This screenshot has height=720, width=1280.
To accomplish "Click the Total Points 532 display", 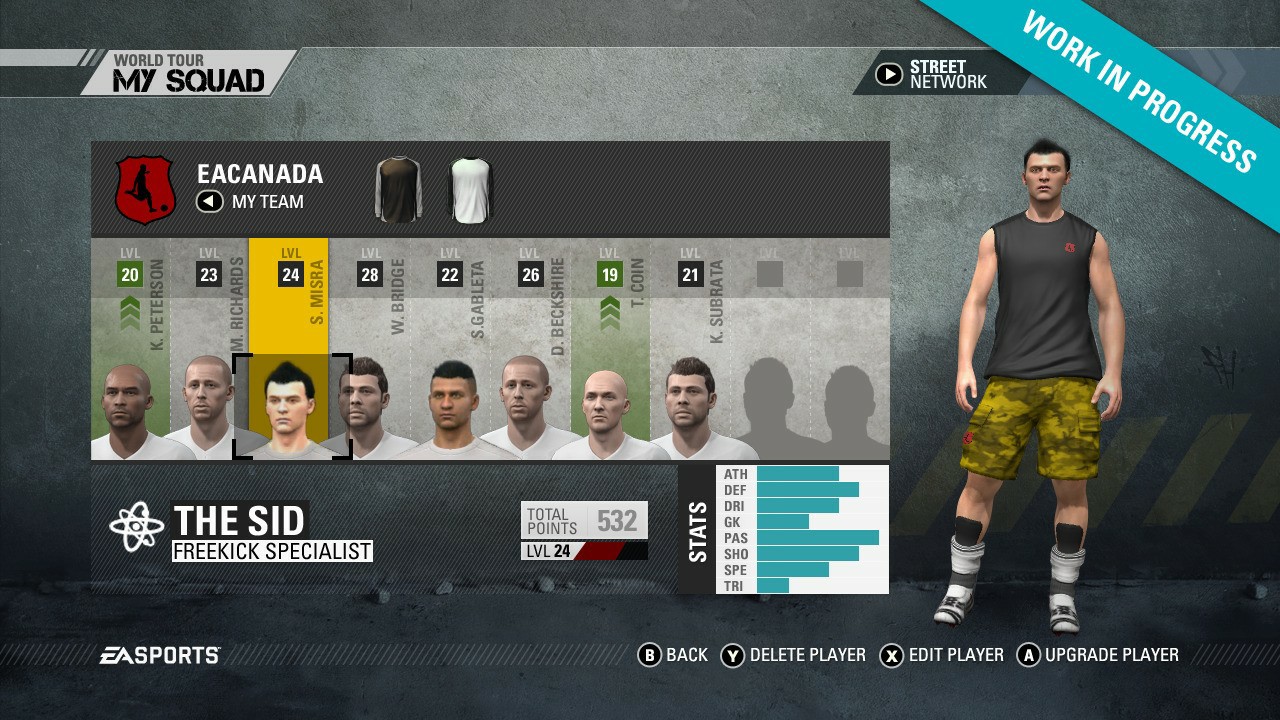I will tap(583, 519).
